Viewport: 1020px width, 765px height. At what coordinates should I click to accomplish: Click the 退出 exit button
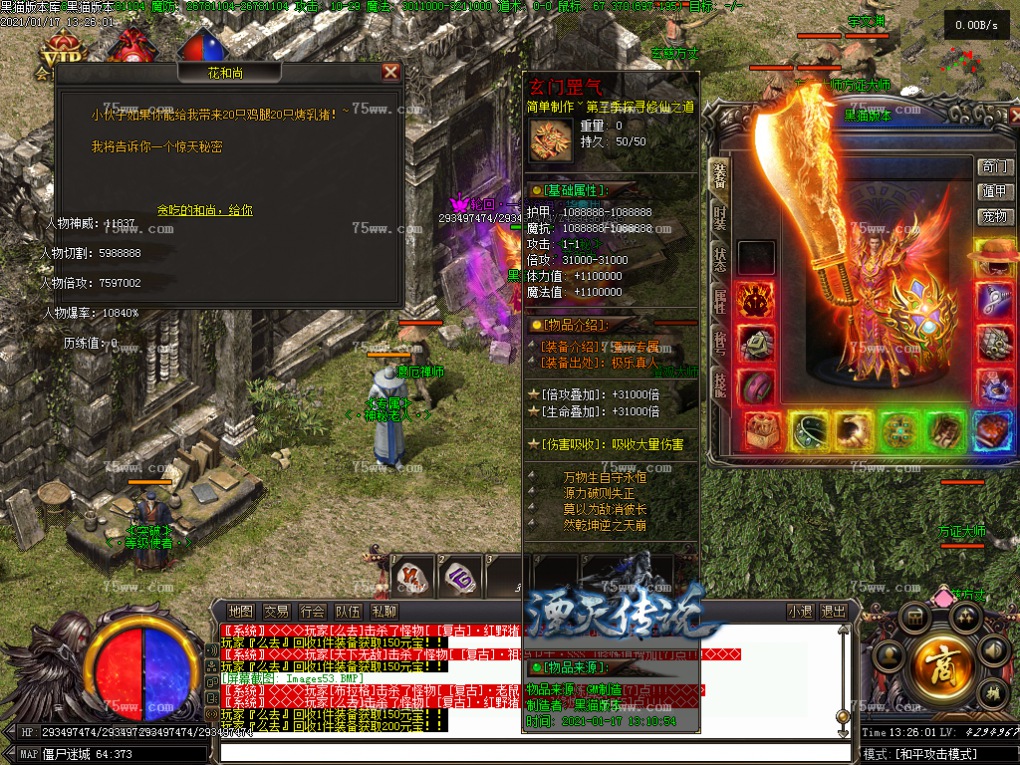832,611
